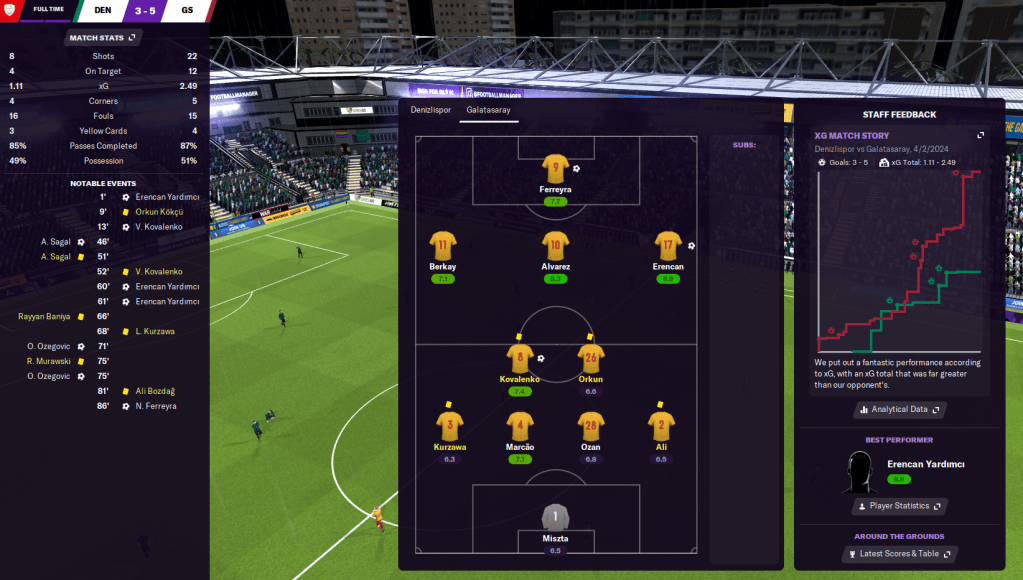This screenshot has width=1023, height=580.
Task: Click Erencan's number 17 shirt
Action: pyautogui.click(x=668, y=246)
